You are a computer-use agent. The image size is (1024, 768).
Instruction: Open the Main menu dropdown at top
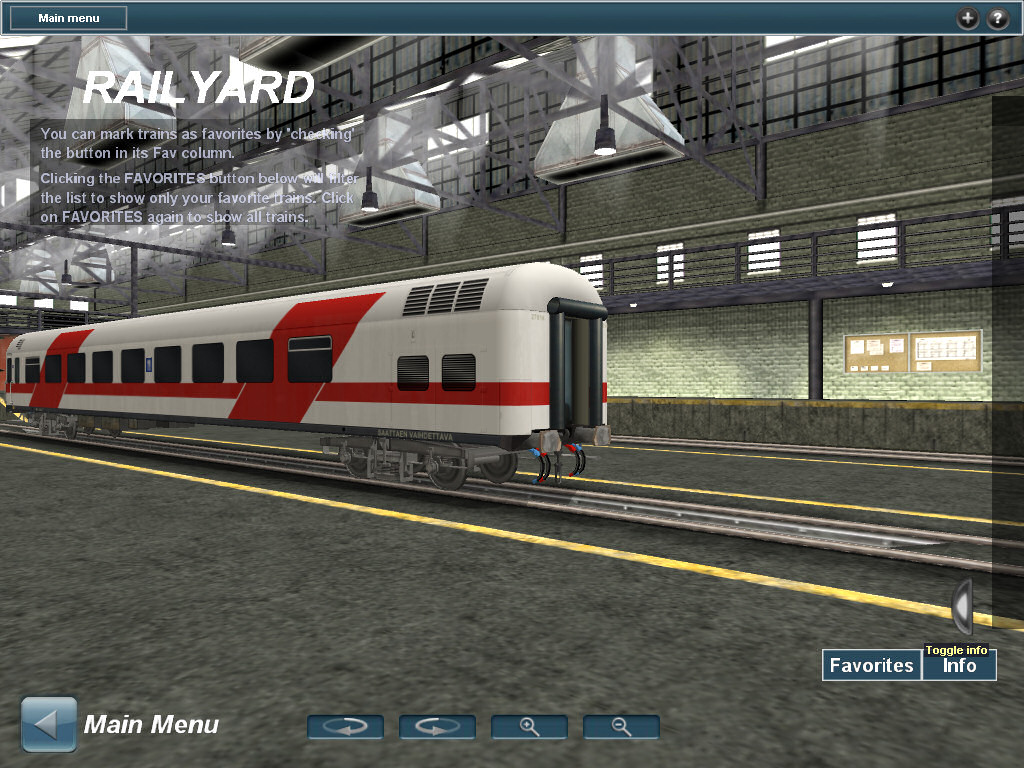click(69, 18)
